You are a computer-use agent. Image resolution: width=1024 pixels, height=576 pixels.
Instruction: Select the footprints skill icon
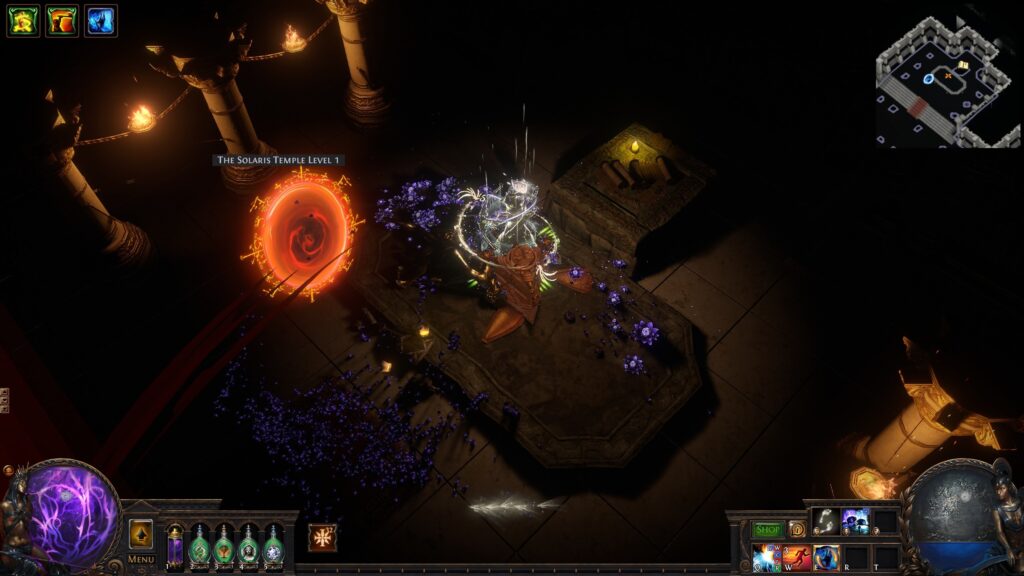pyautogui.click(x=826, y=520)
